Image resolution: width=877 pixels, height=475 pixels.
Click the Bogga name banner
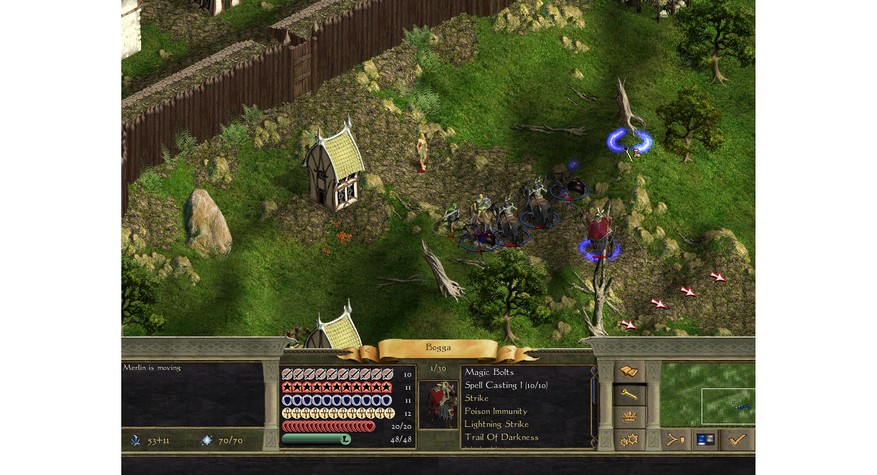[438, 348]
